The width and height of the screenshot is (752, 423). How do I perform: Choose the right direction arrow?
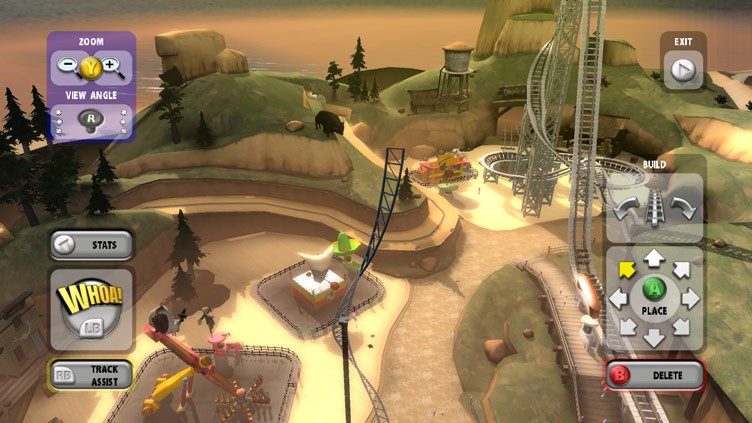point(692,298)
